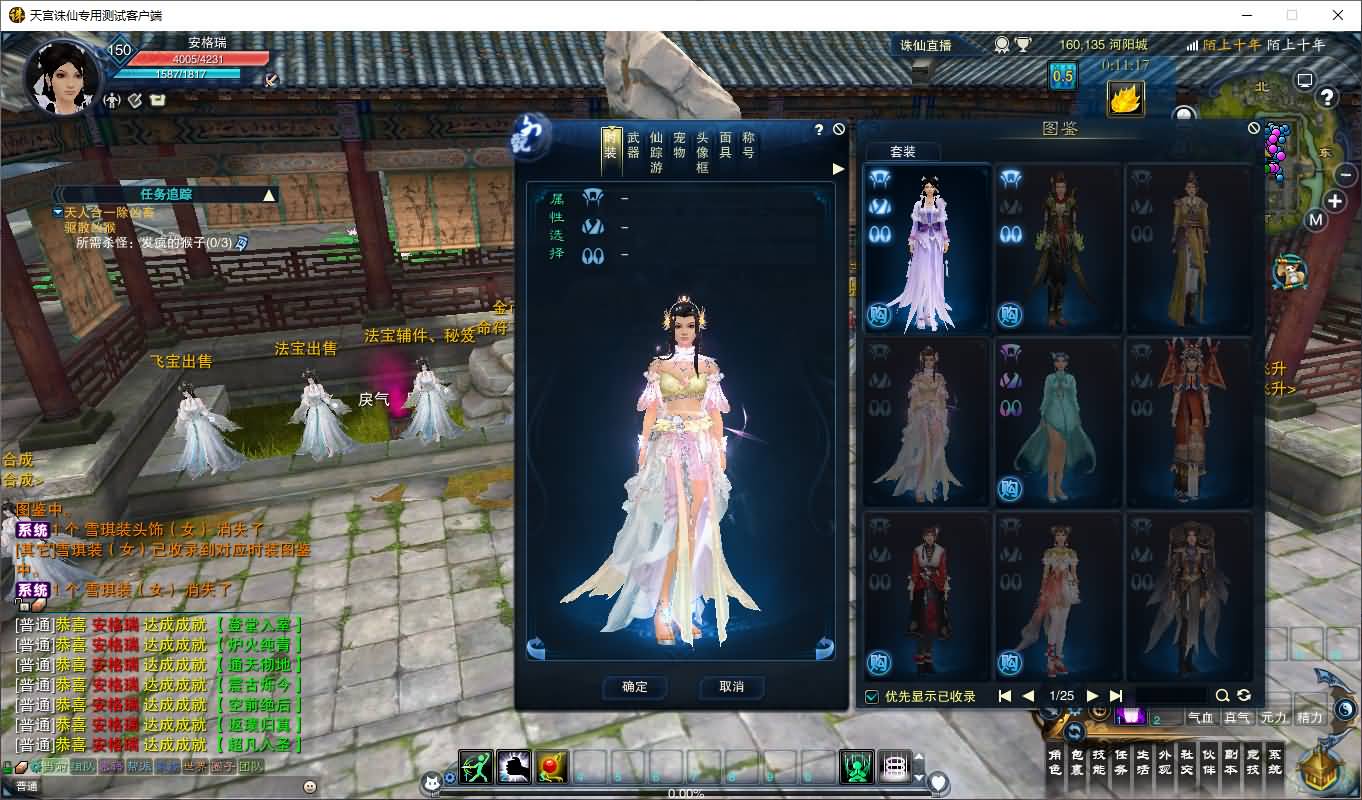Choose the teal dress outfit thumbnail
Screen dimensions: 1362x800
click(1058, 423)
